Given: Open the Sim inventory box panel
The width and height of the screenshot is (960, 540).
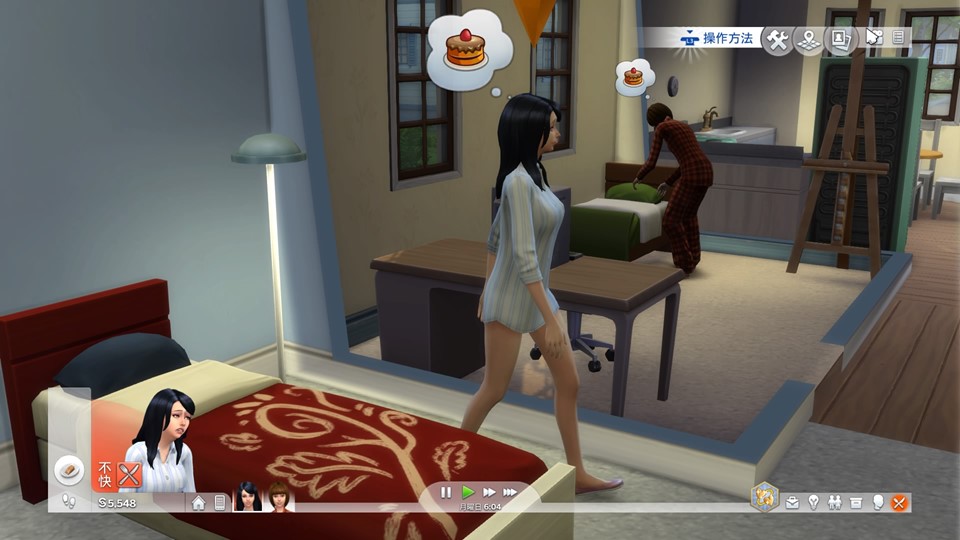Looking at the screenshot, I should click(x=857, y=502).
